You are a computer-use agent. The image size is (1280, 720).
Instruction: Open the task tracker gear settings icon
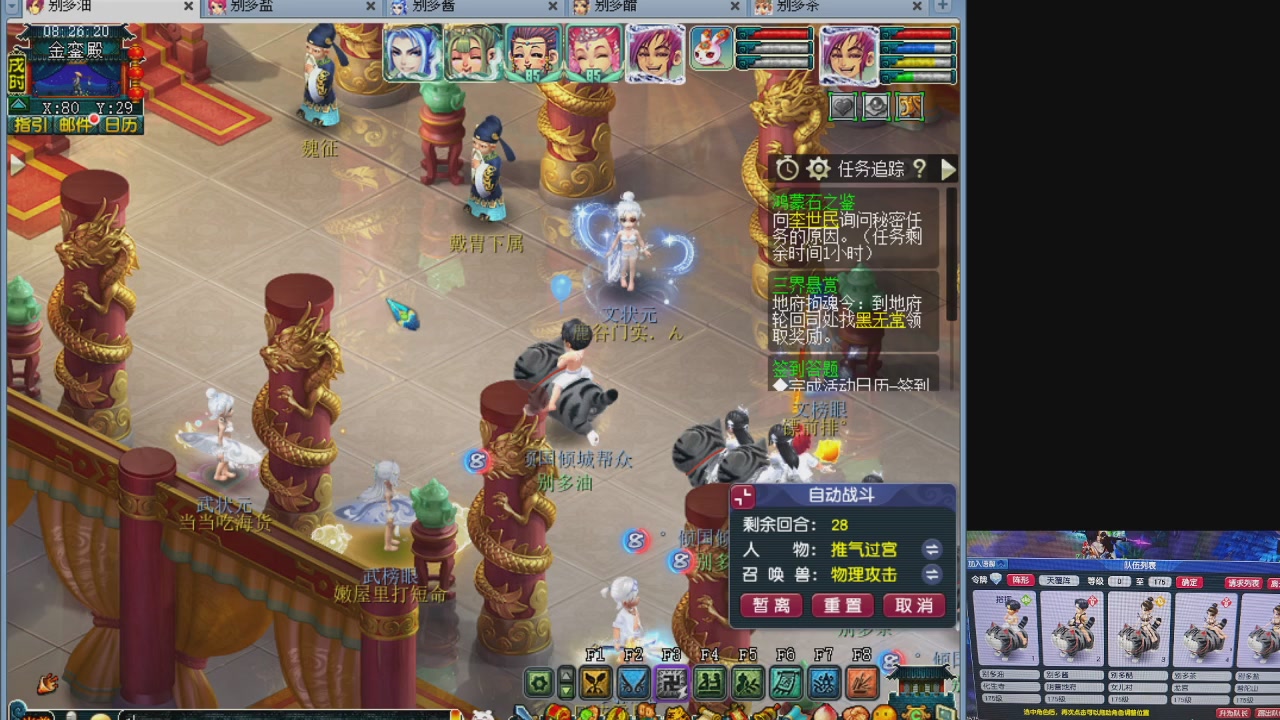click(818, 169)
